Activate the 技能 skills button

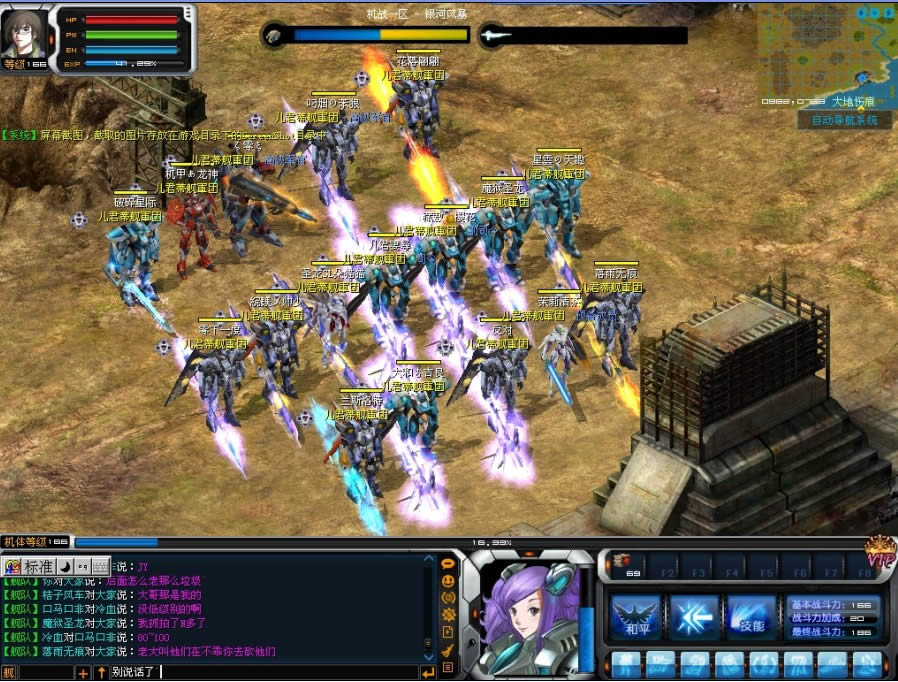click(751, 618)
